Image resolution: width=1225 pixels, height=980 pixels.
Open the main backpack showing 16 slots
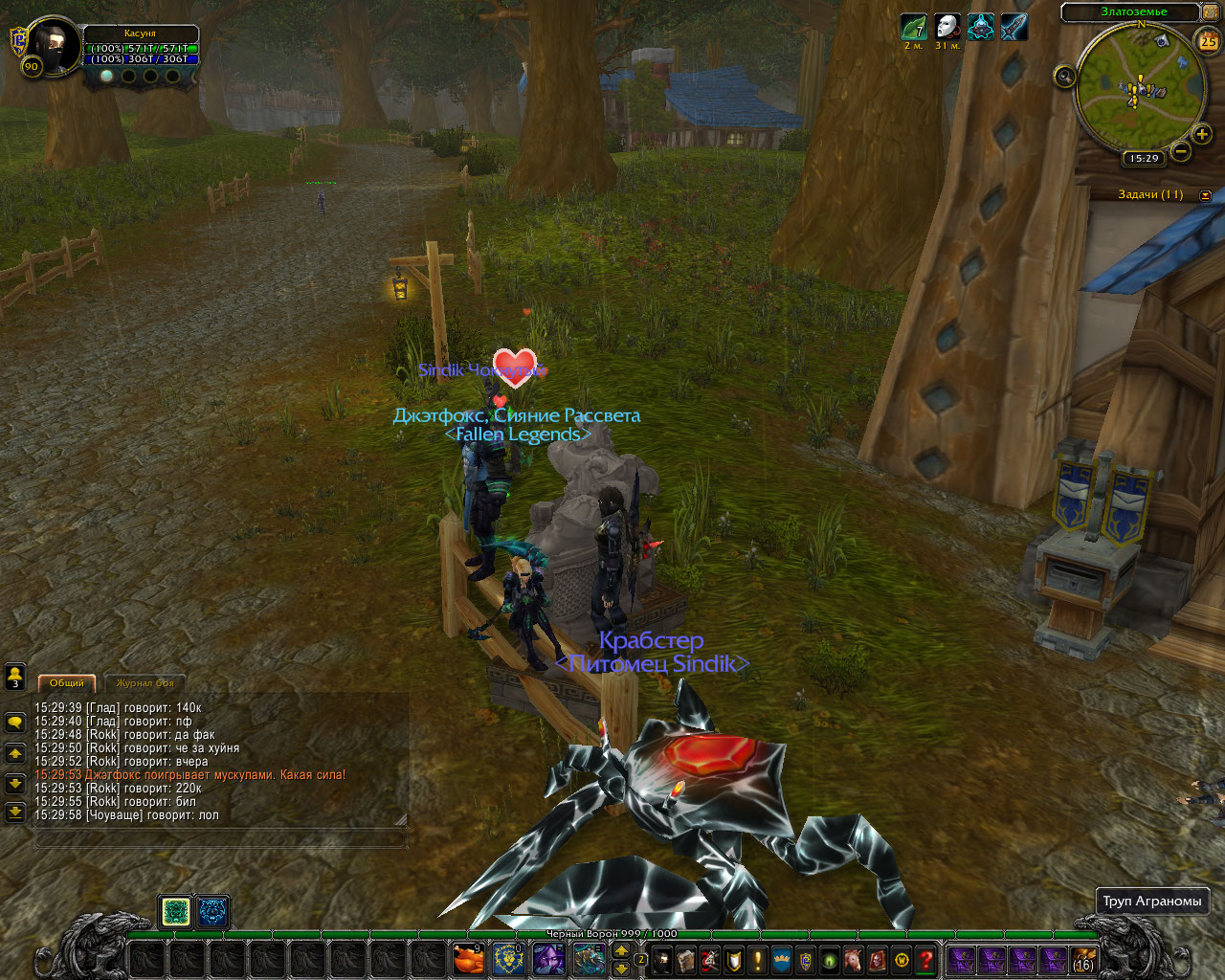point(1083,959)
